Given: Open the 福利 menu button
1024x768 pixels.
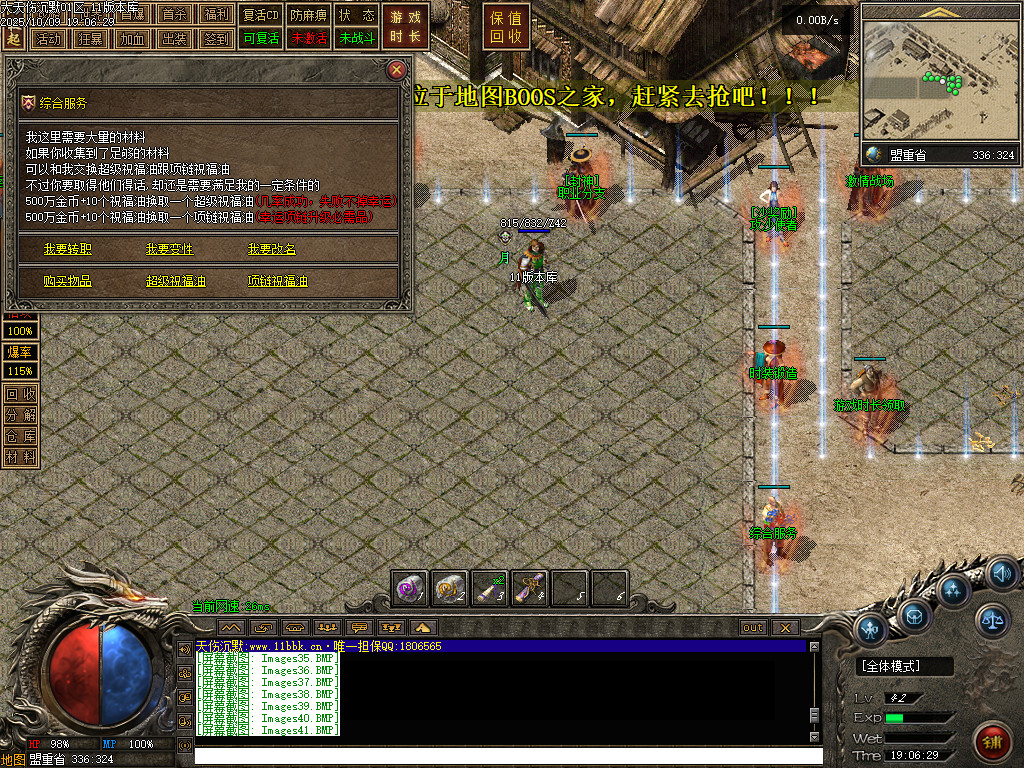Looking at the screenshot, I should click(216, 15).
